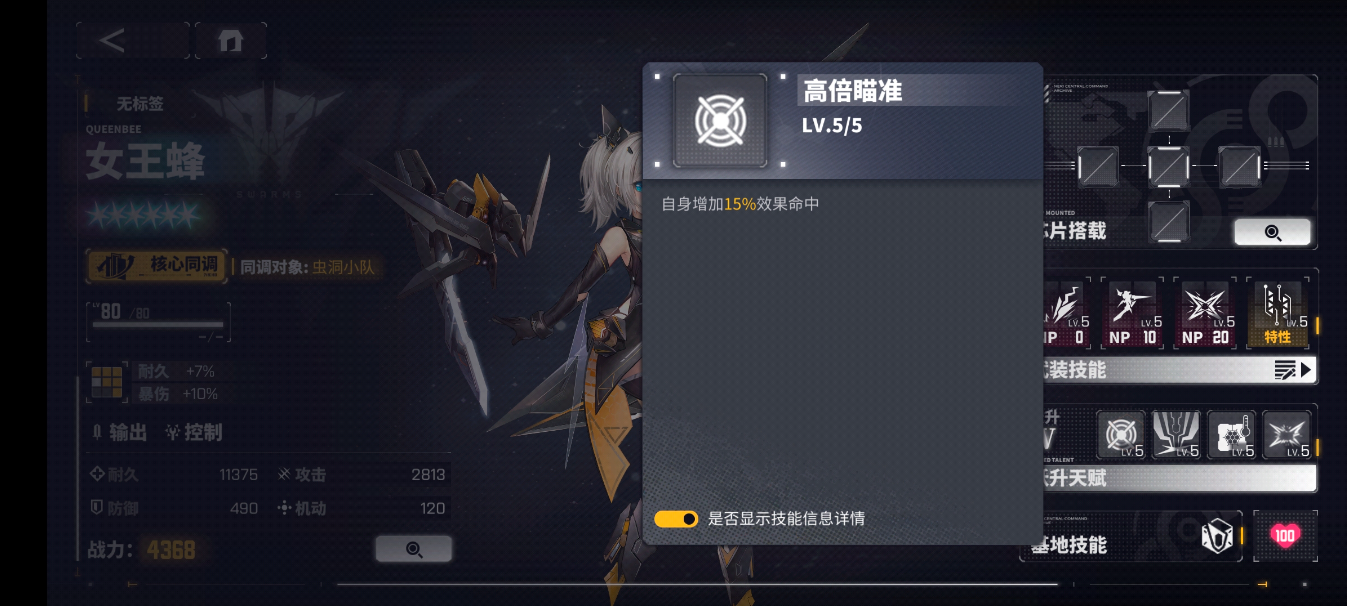
Task: Select the crosshair talent icon in the talent row
Action: (1121, 435)
